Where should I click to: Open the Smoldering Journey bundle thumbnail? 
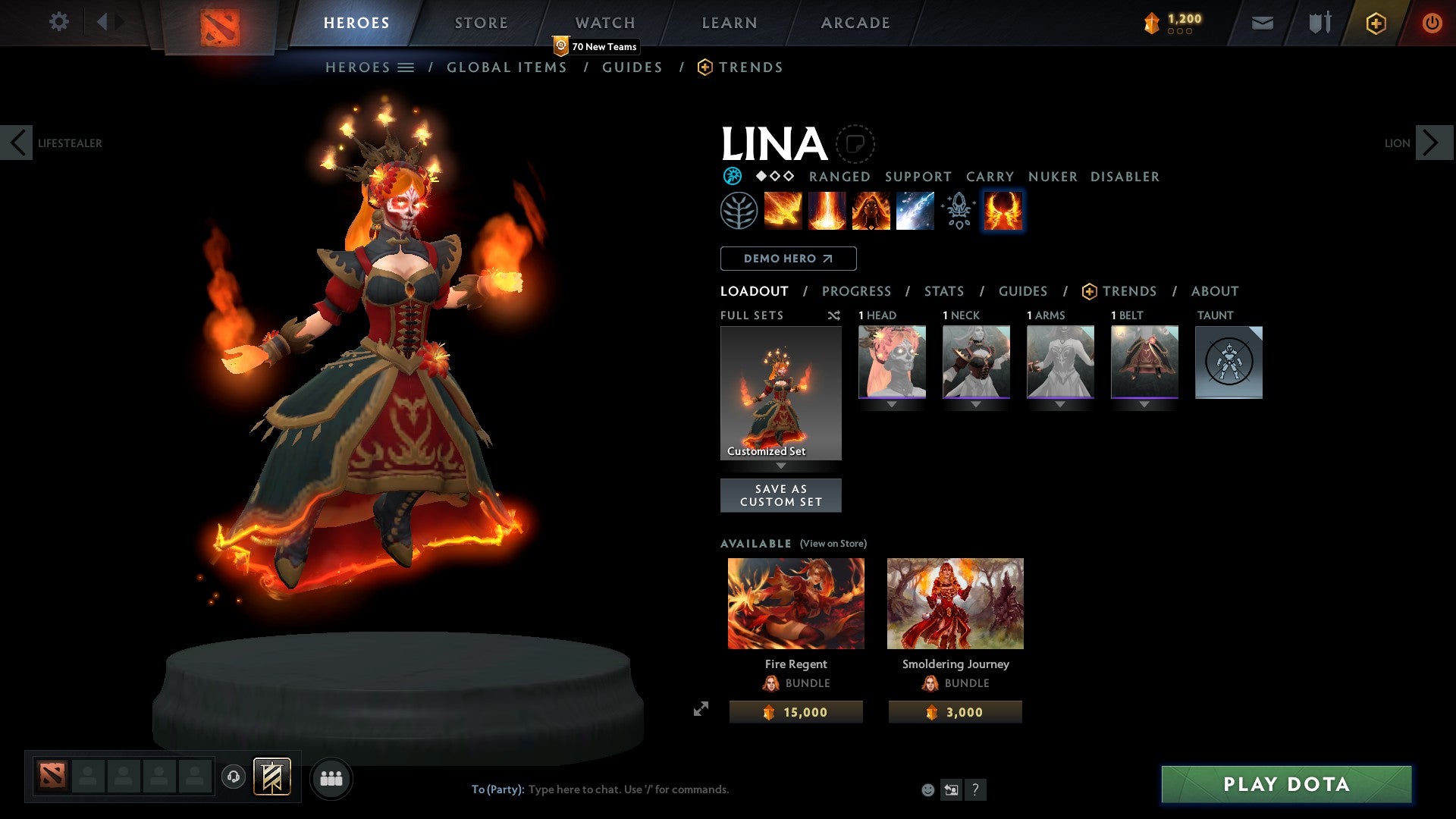coord(955,603)
